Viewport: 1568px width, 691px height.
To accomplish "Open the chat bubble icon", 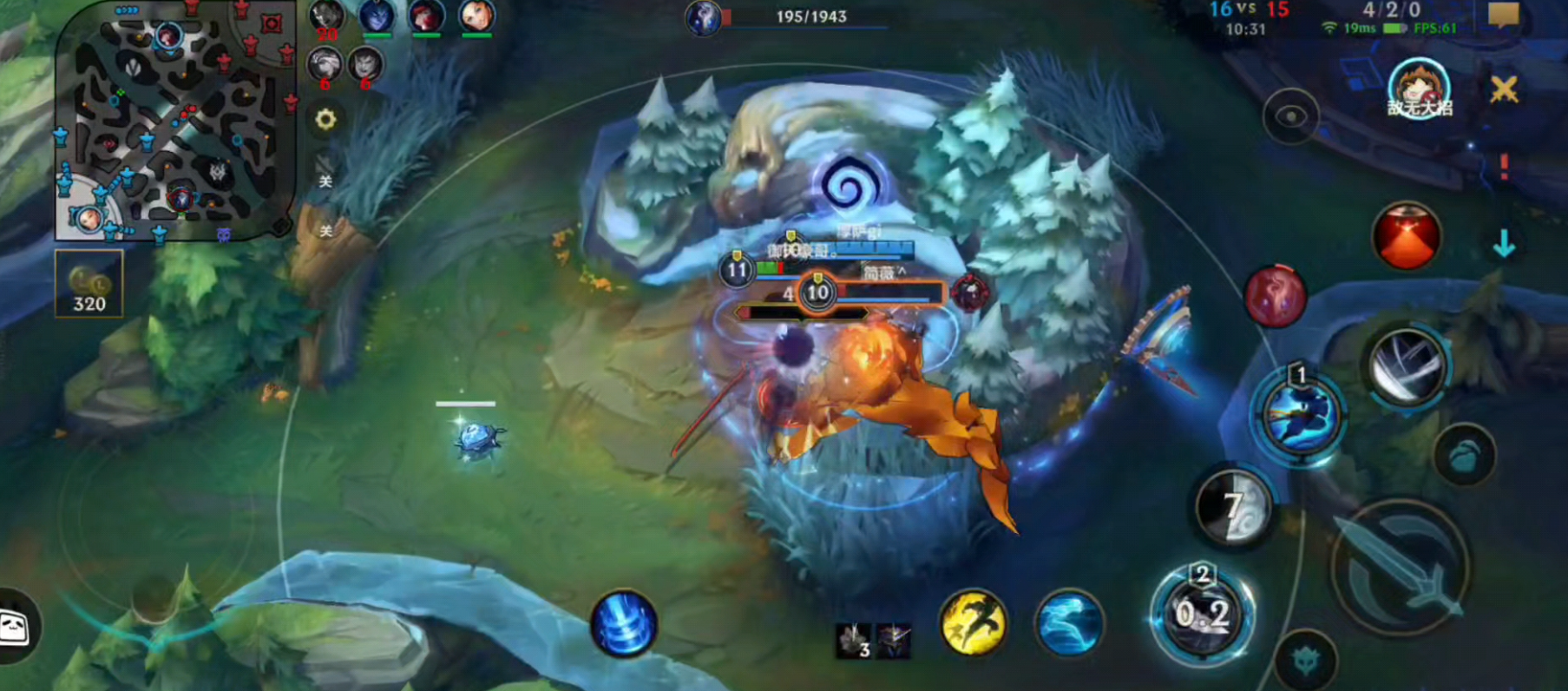I will coord(1503,15).
